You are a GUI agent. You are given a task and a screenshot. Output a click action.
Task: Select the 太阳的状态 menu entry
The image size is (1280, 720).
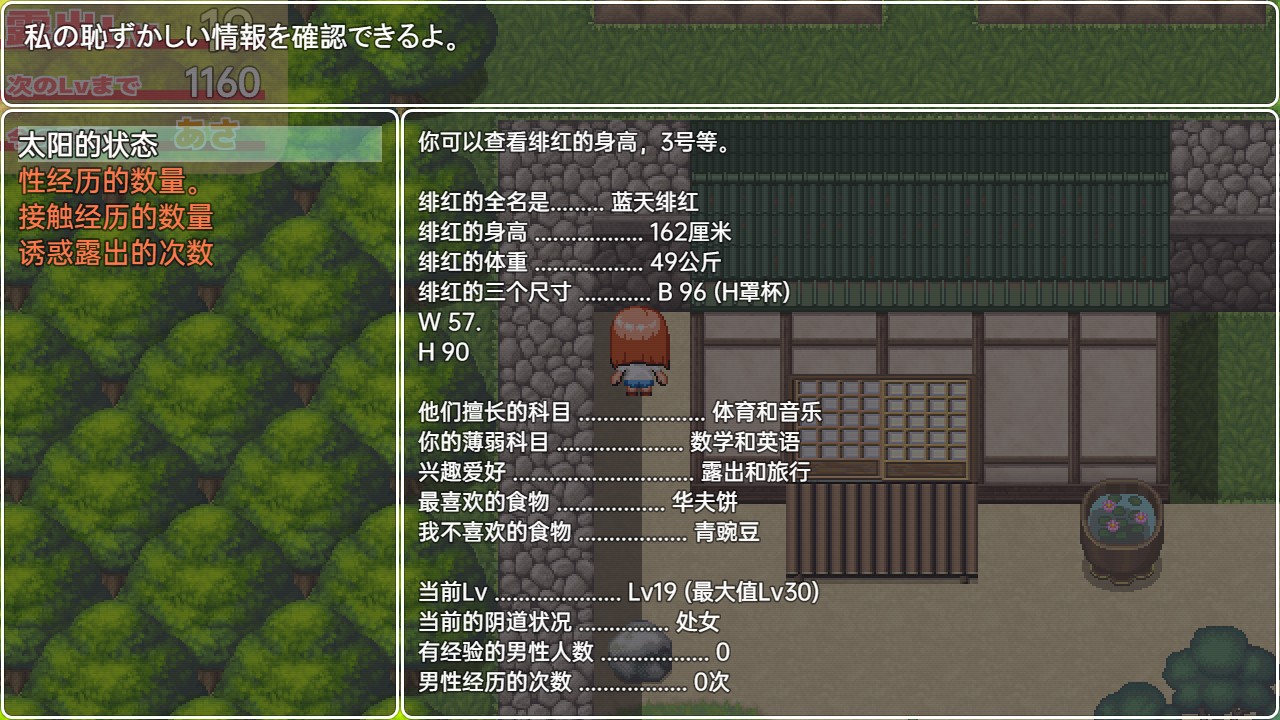click(x=88, y=145)
